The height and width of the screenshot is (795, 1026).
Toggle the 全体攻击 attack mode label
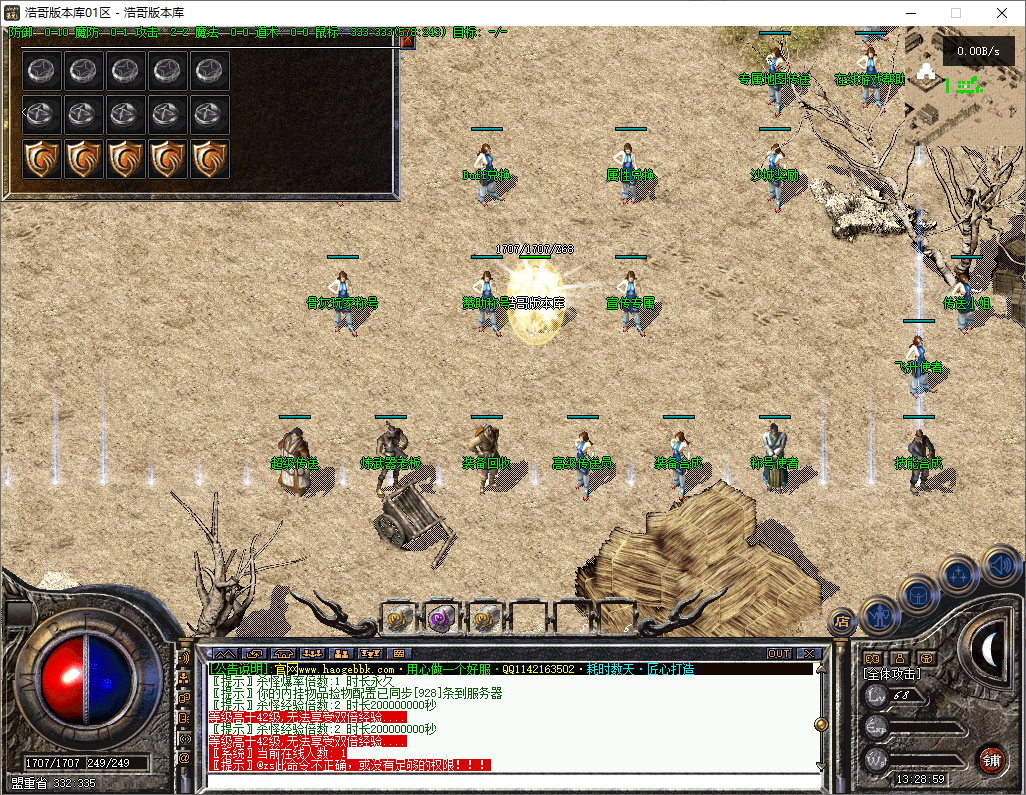tap(893, 675)
